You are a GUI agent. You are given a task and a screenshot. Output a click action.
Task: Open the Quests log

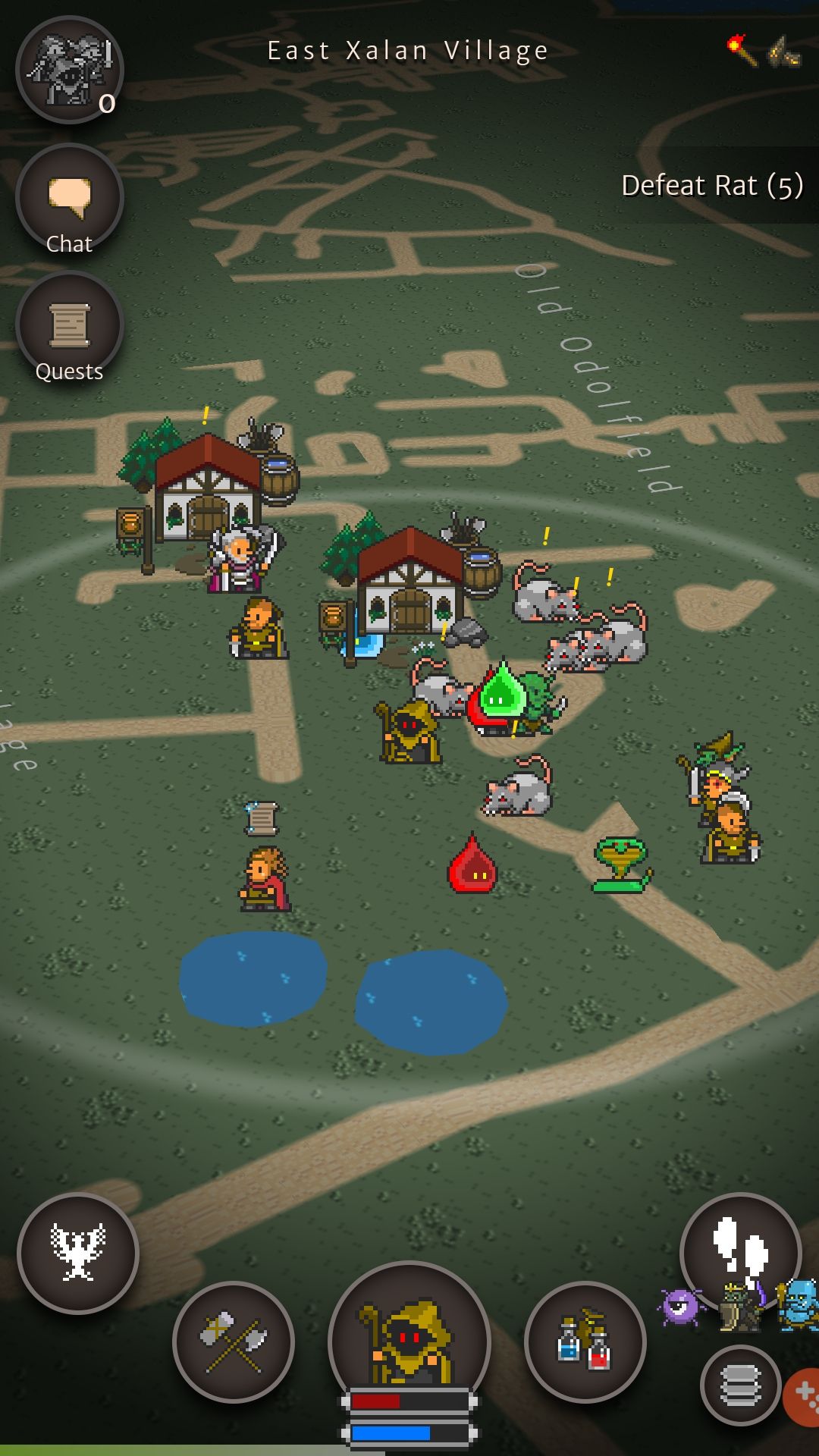pyautogui.click(x=69, y=327)
